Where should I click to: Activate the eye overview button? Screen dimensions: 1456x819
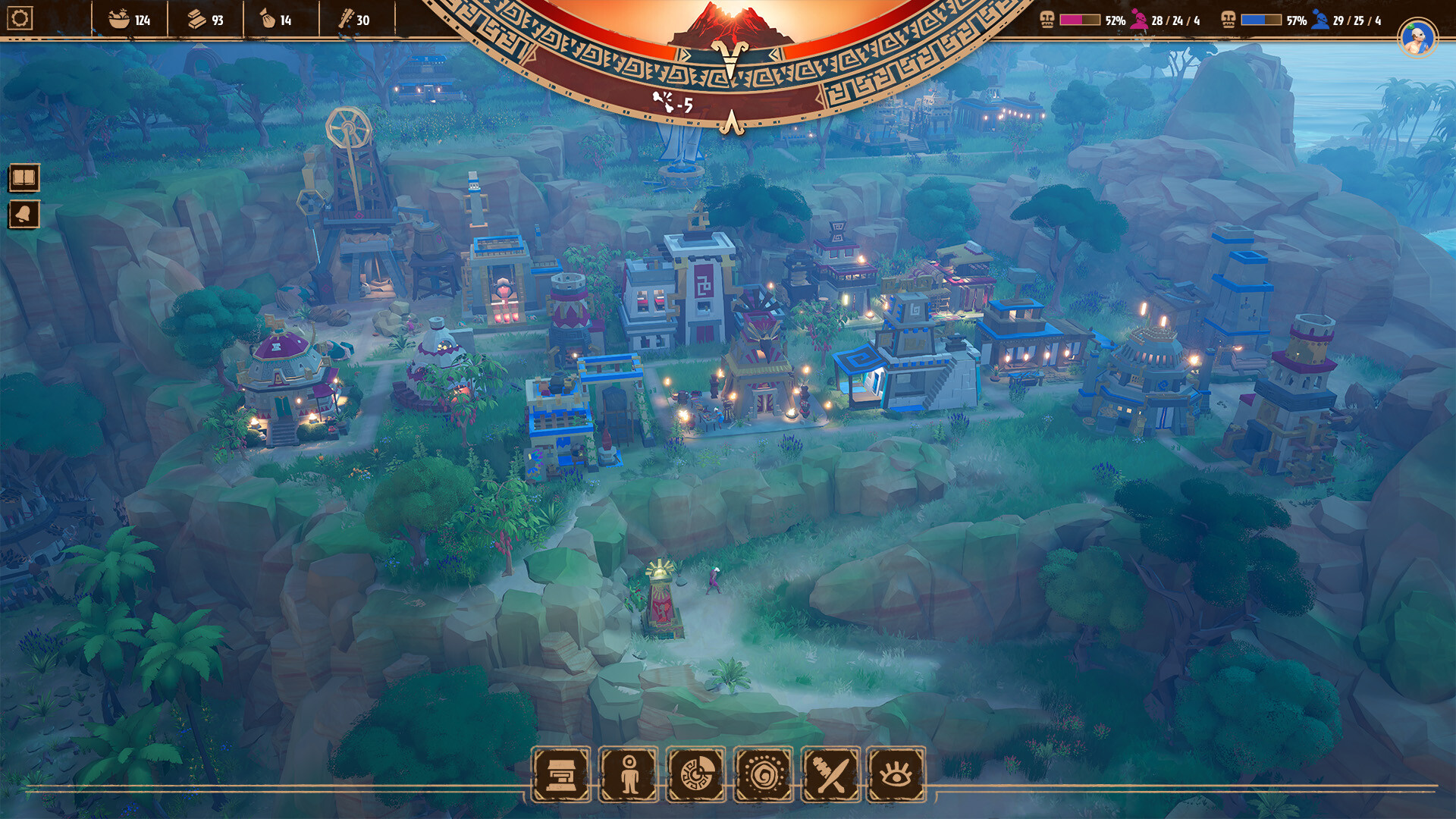(x=896, y=775)
